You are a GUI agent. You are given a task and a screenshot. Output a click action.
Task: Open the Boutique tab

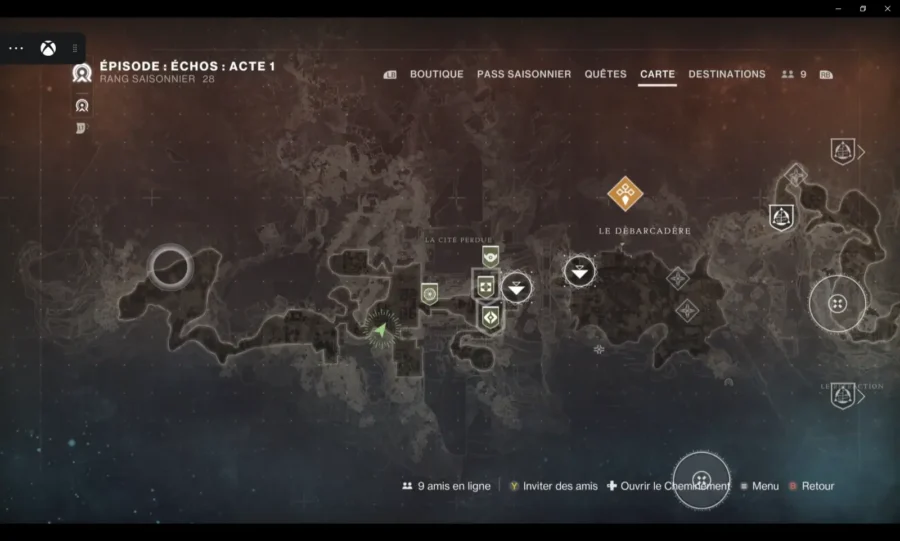coord(436,74)
